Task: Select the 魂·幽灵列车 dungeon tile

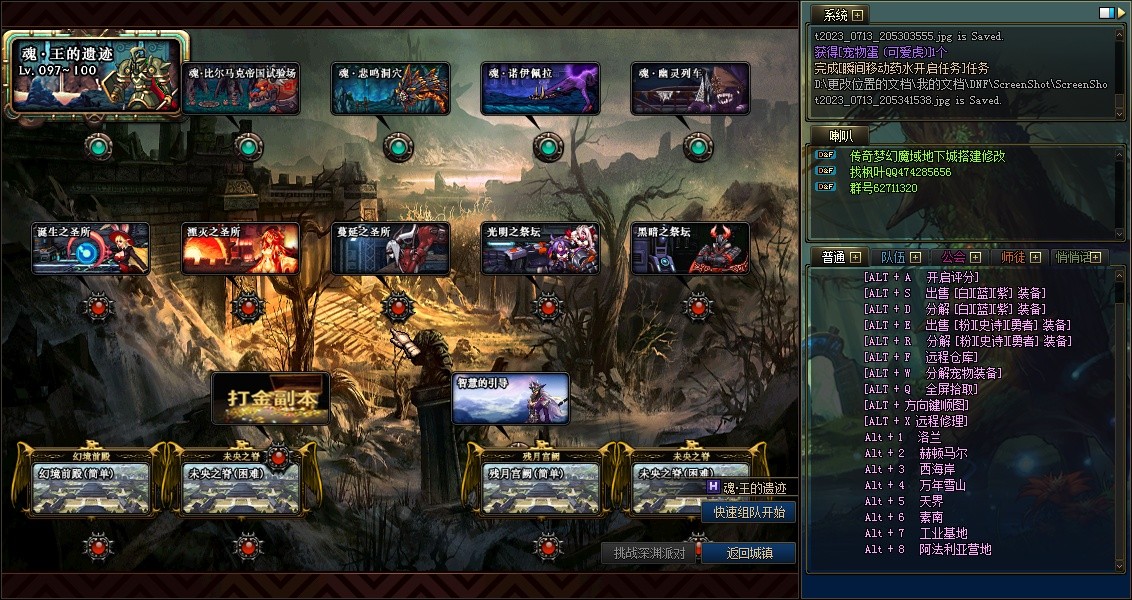Action: point(690,88)
